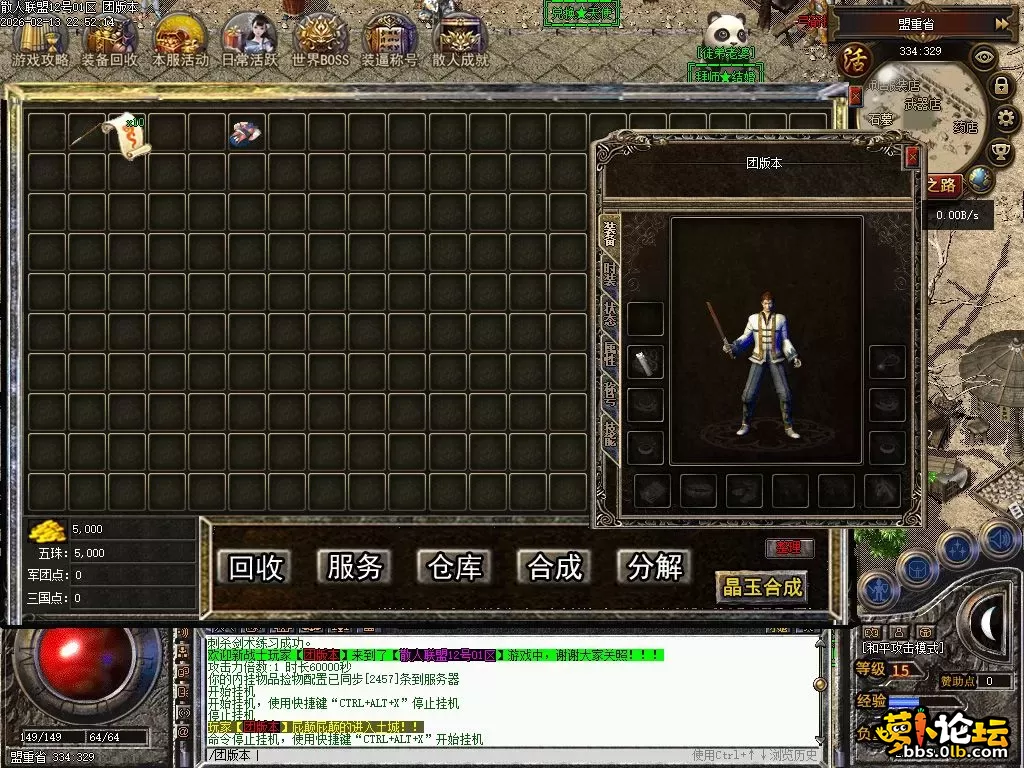The image size is (1024, 768).
Task: Open the 晶玉合成 crystal jade synthesis
Action: coord(762,586)
